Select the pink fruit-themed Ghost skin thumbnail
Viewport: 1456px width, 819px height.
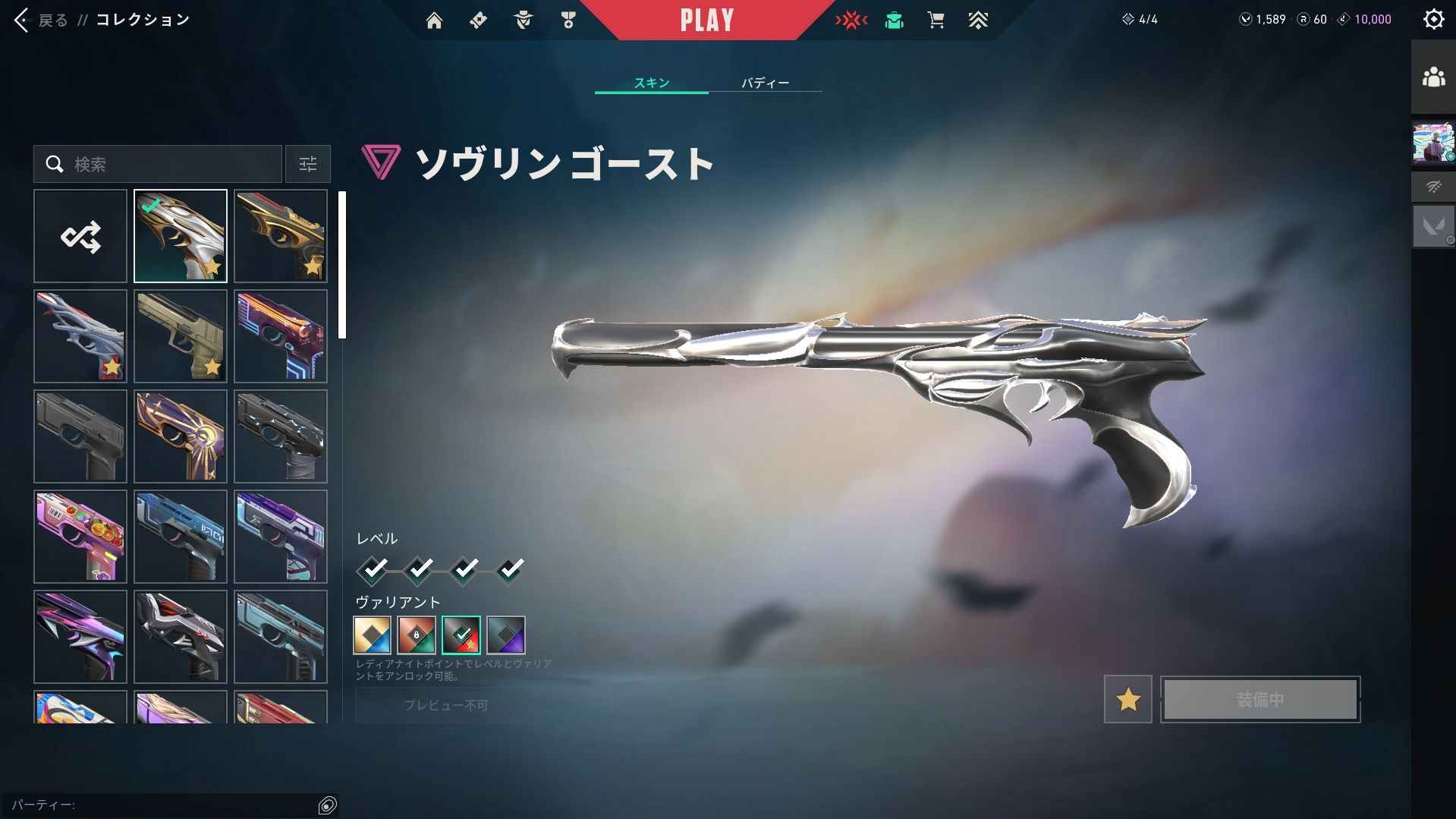[x=80, y=537]
